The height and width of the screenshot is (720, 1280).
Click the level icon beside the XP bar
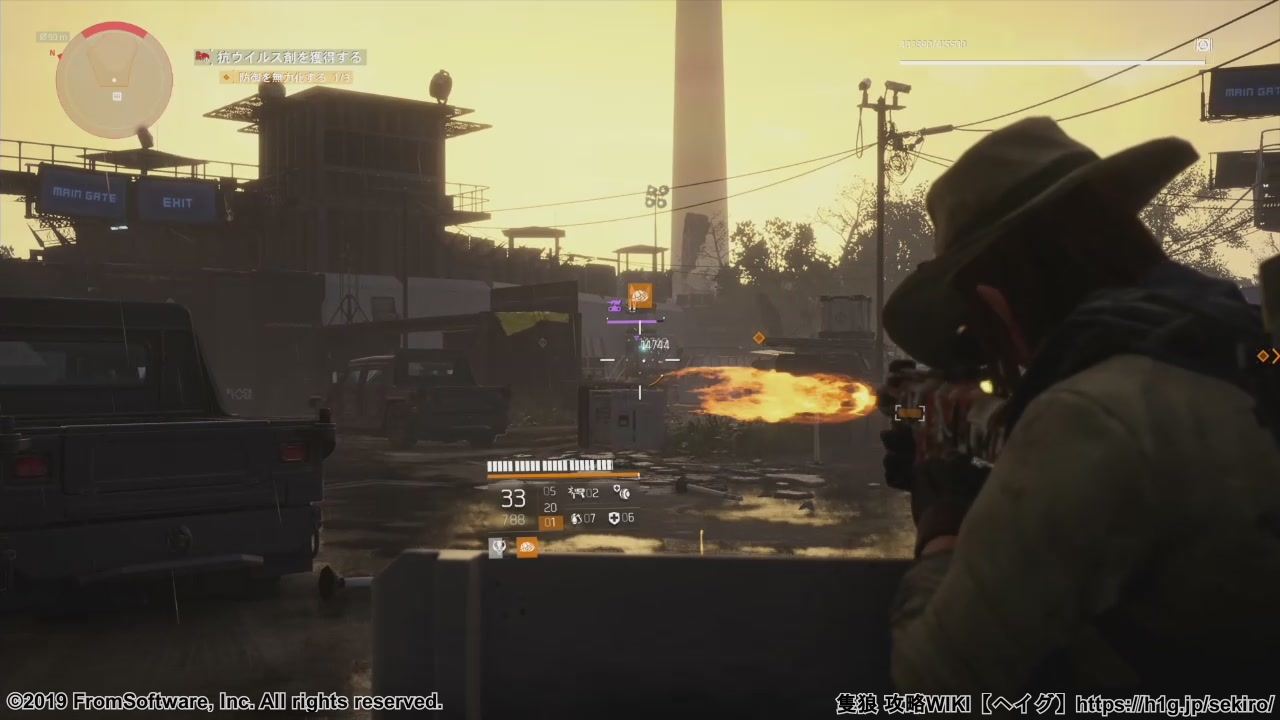[x=1203, y=45]
